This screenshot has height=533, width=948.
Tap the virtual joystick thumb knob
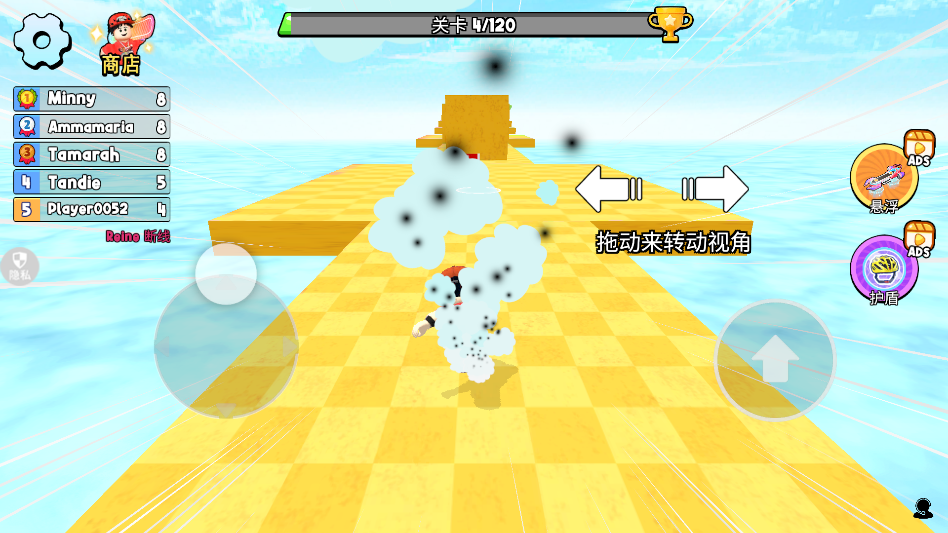click(226, 274)
